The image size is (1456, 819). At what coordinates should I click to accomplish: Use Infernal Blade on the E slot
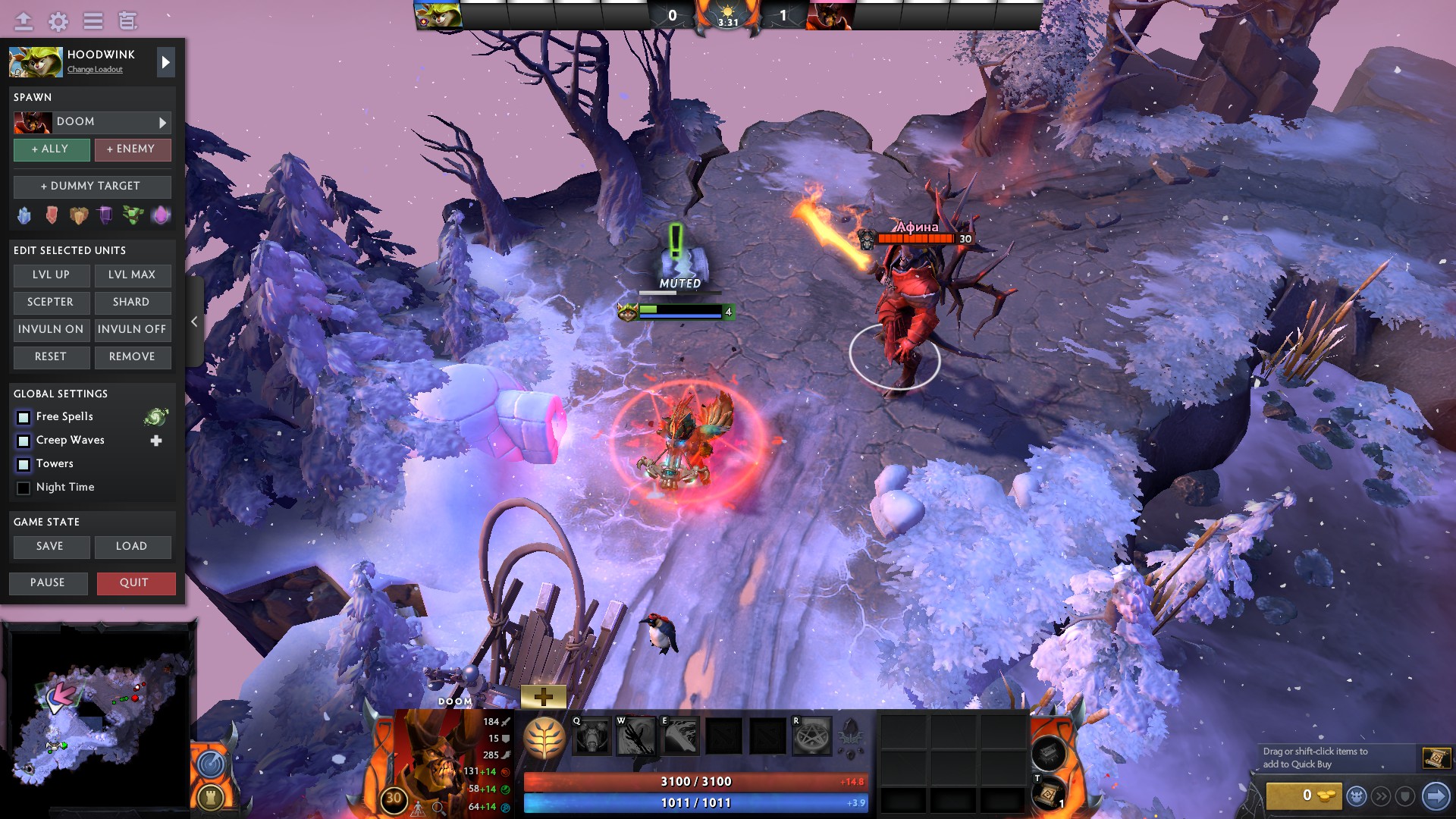point(681,735)
